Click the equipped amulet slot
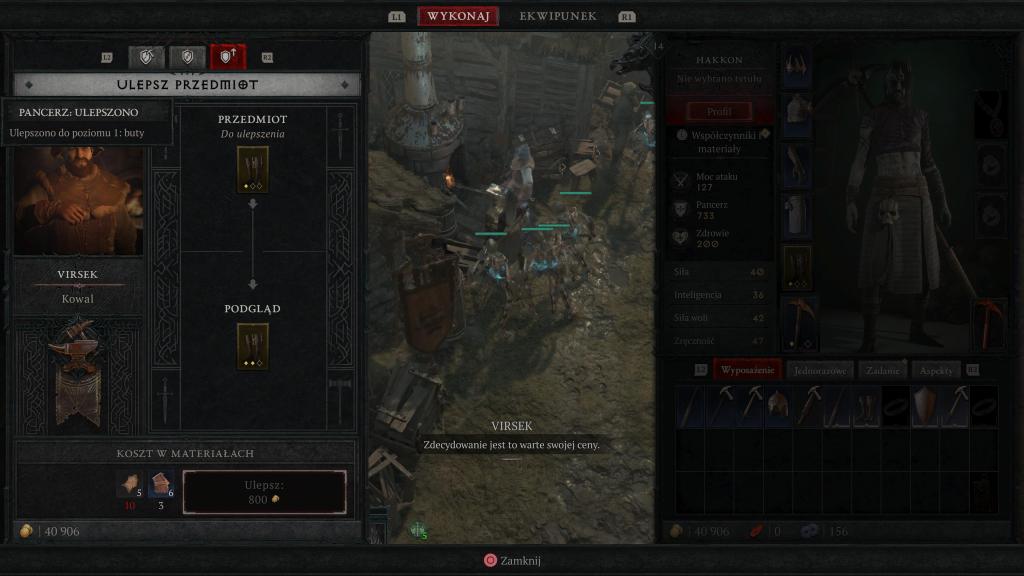This screenshot has width=1024, height=576. pos(990,113)
